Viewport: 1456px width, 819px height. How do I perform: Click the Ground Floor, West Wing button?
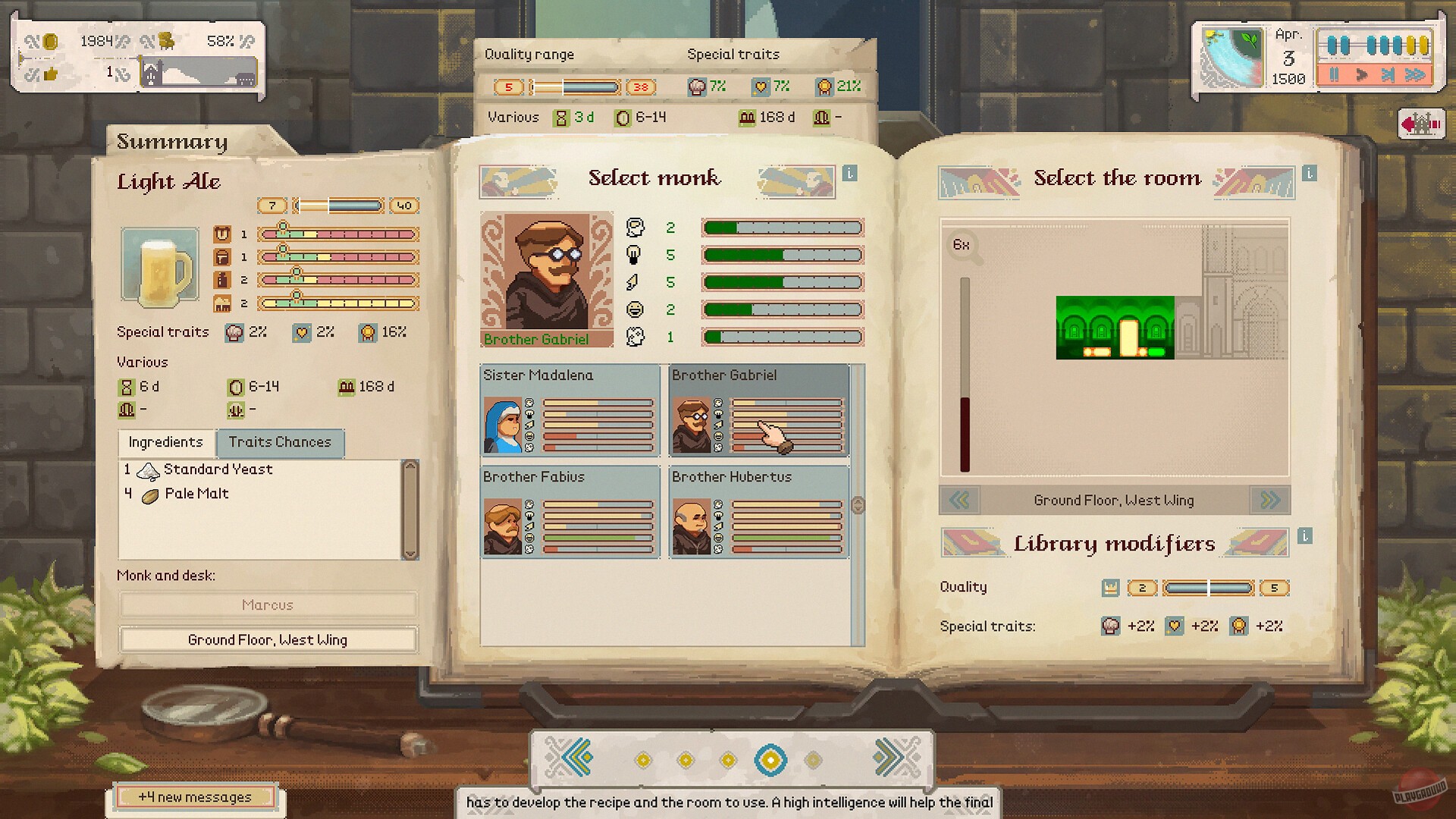tap(267, 640)
